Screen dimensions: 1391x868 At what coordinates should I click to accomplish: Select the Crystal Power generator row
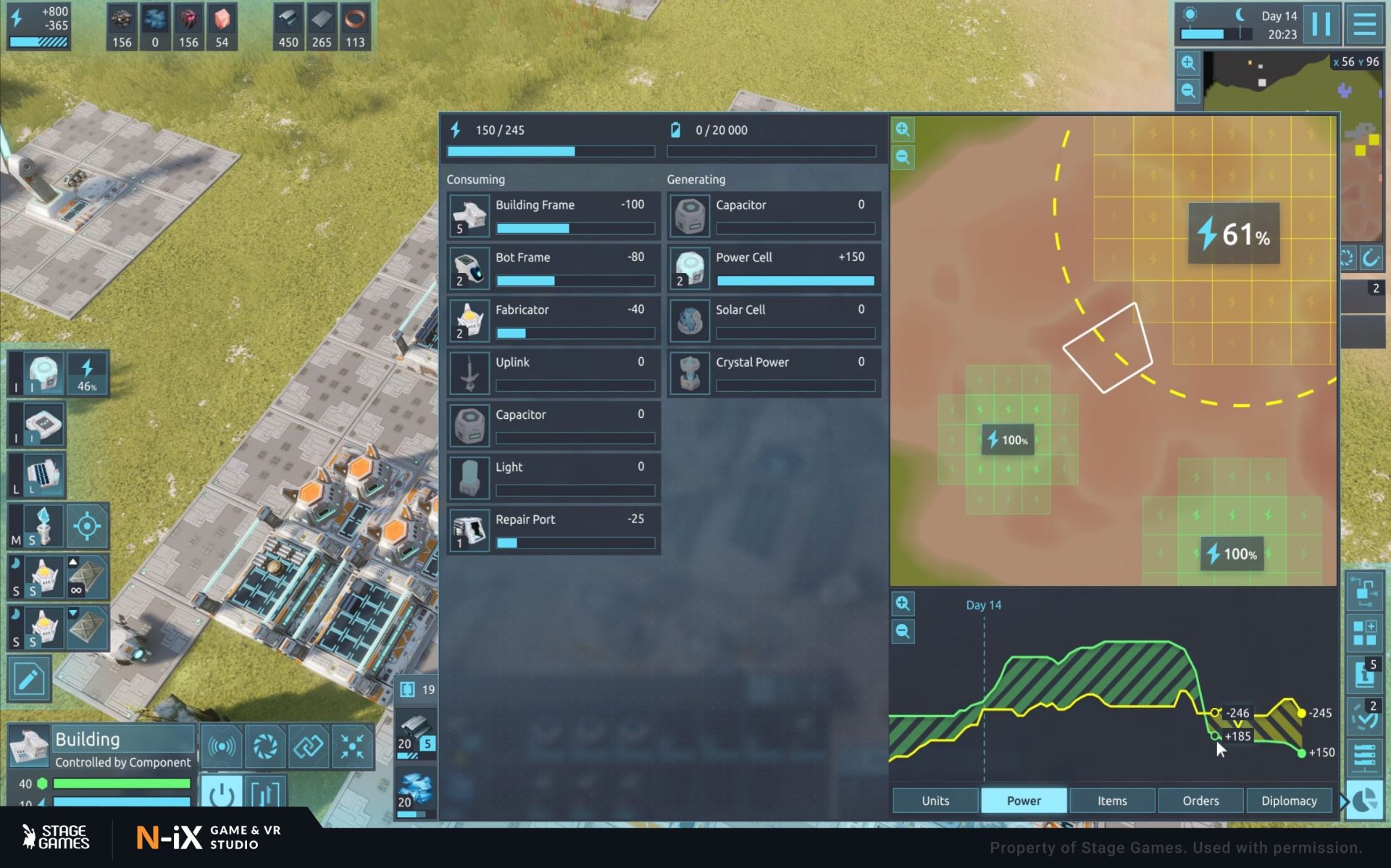[774, 372]
